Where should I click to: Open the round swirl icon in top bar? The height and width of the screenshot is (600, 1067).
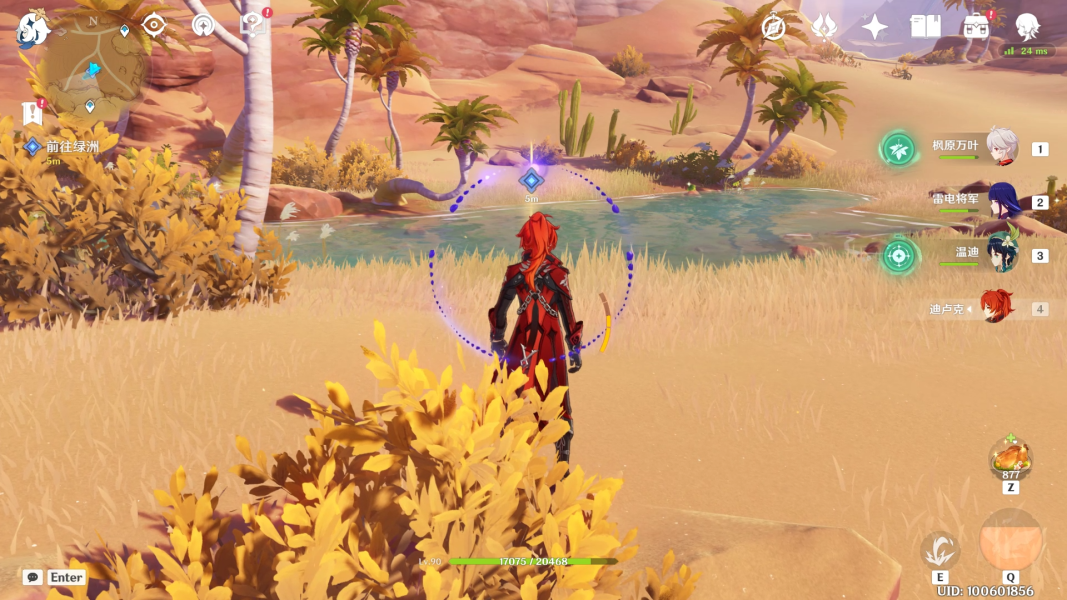[x=204, y=25]
